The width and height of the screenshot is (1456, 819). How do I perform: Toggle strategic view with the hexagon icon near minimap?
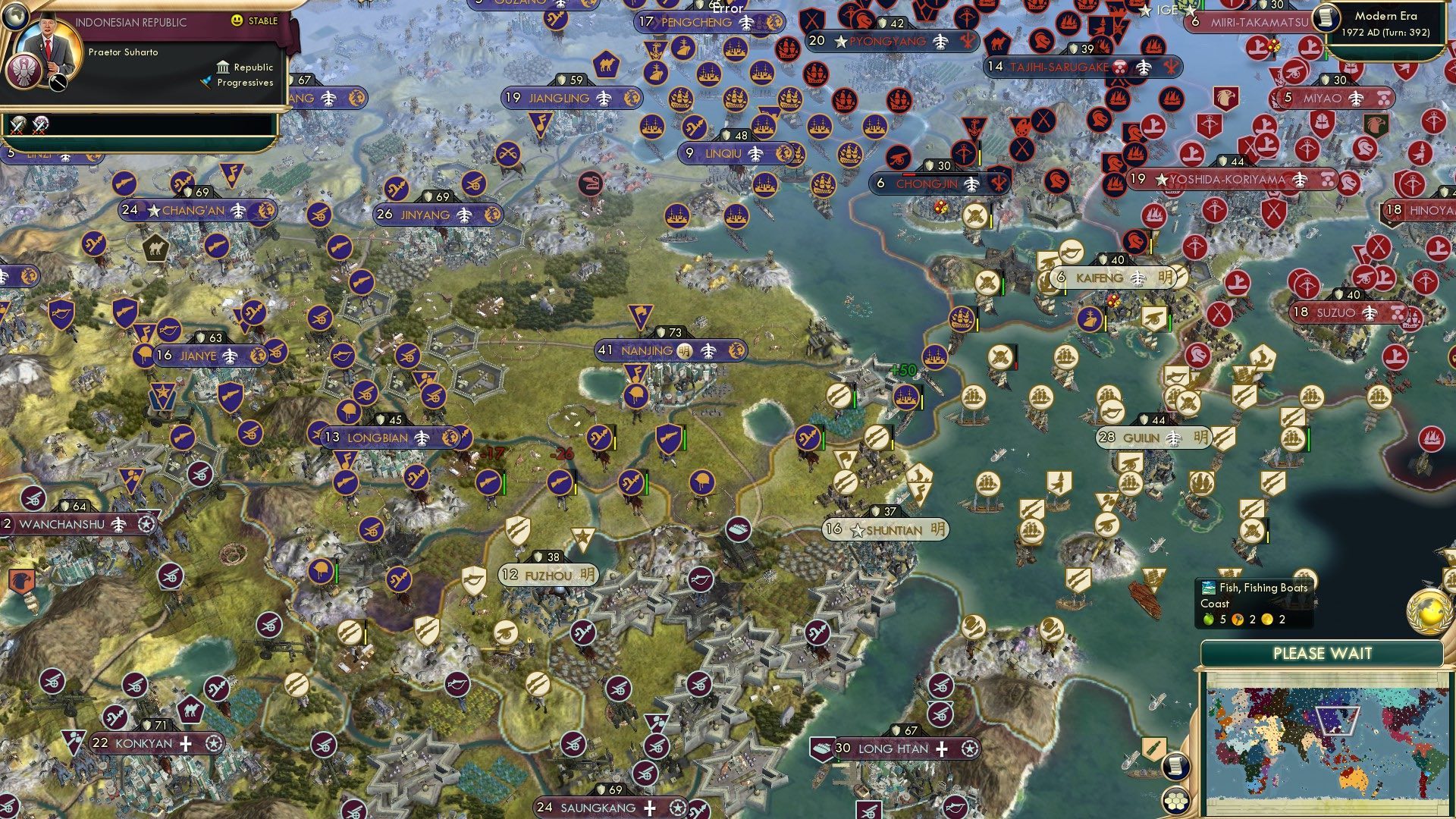point(1175,802)
